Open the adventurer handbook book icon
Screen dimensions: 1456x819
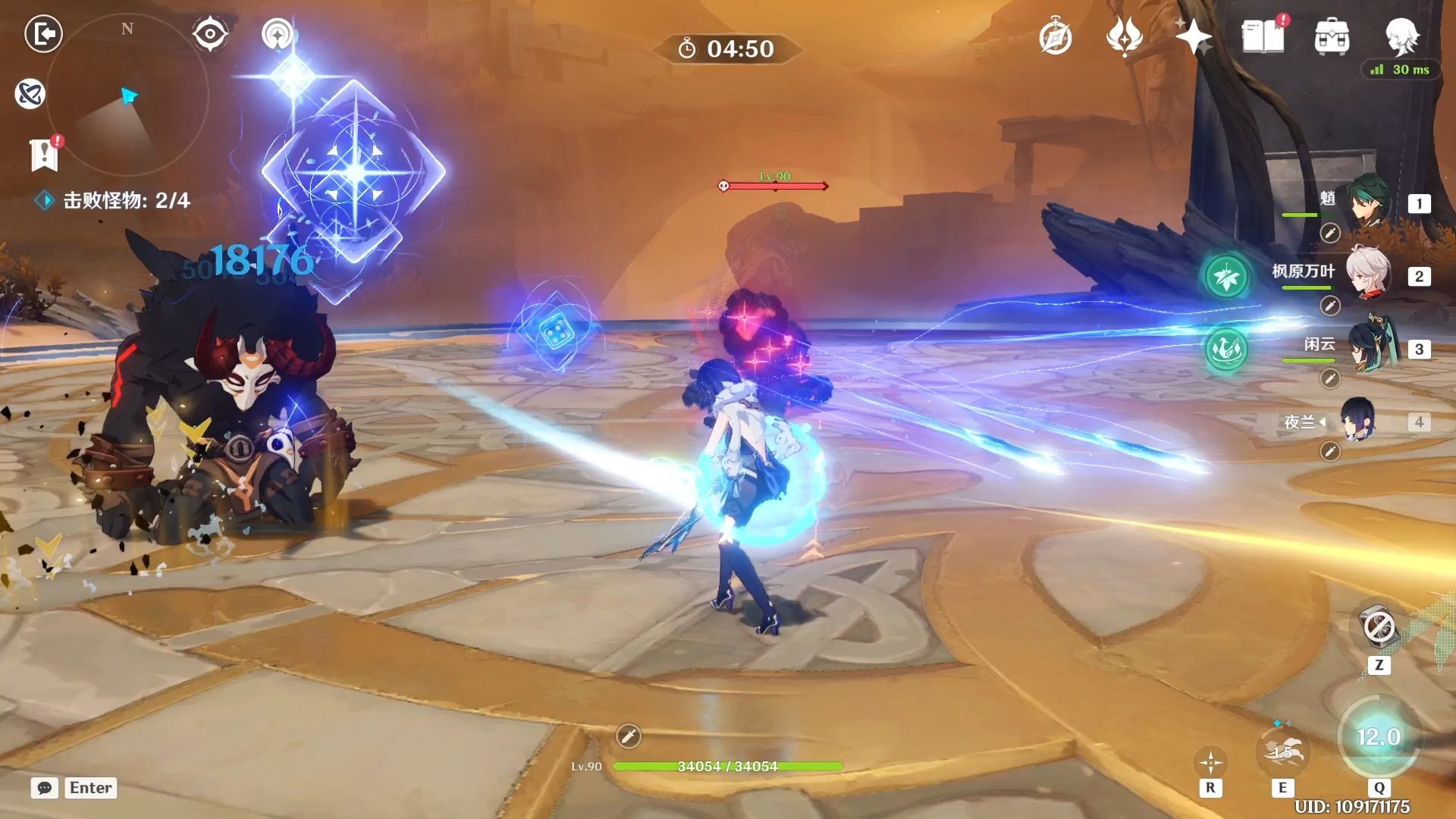tap(1263, 36)
